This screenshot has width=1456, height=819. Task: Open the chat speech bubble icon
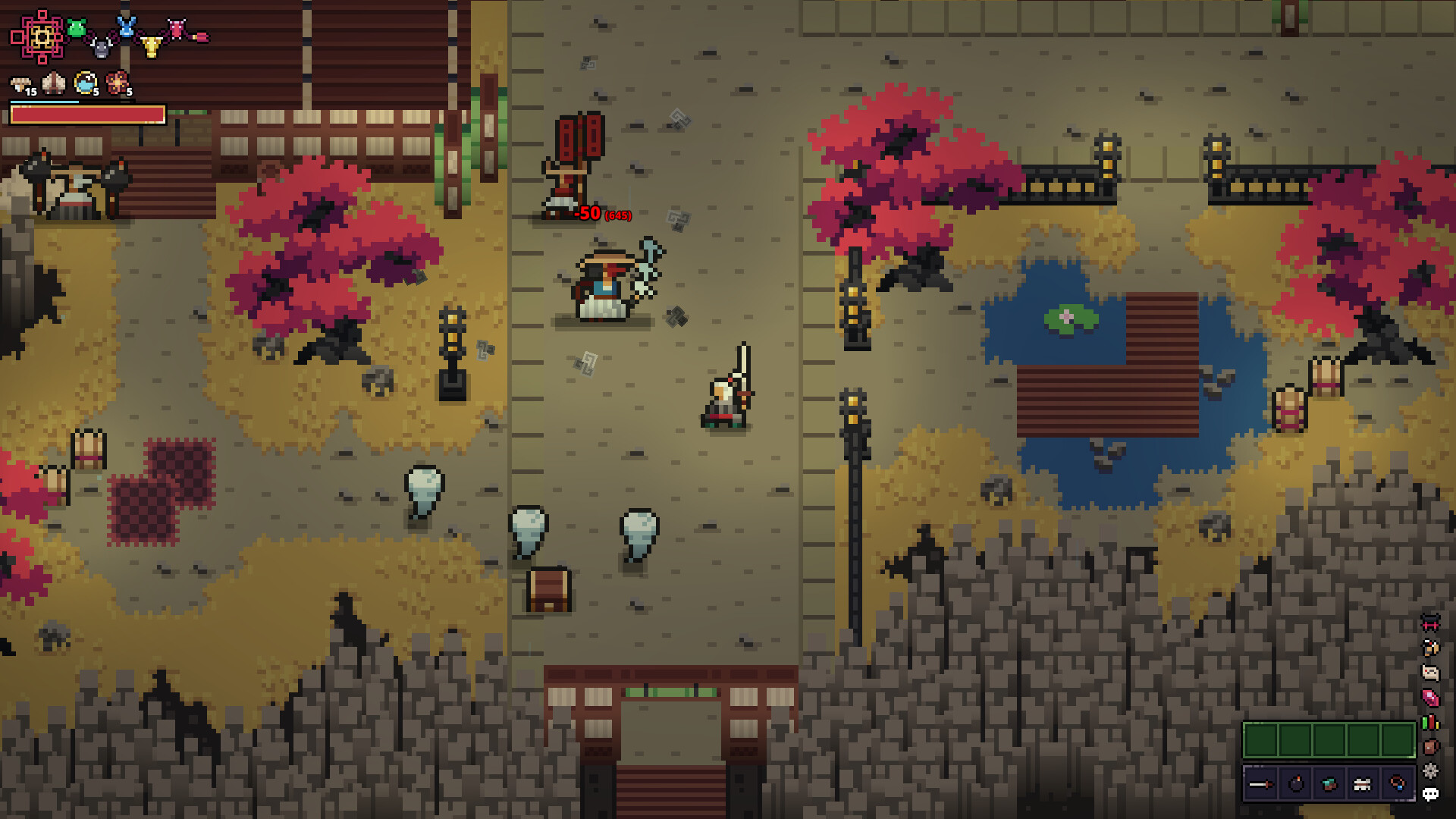[1429, 793]
